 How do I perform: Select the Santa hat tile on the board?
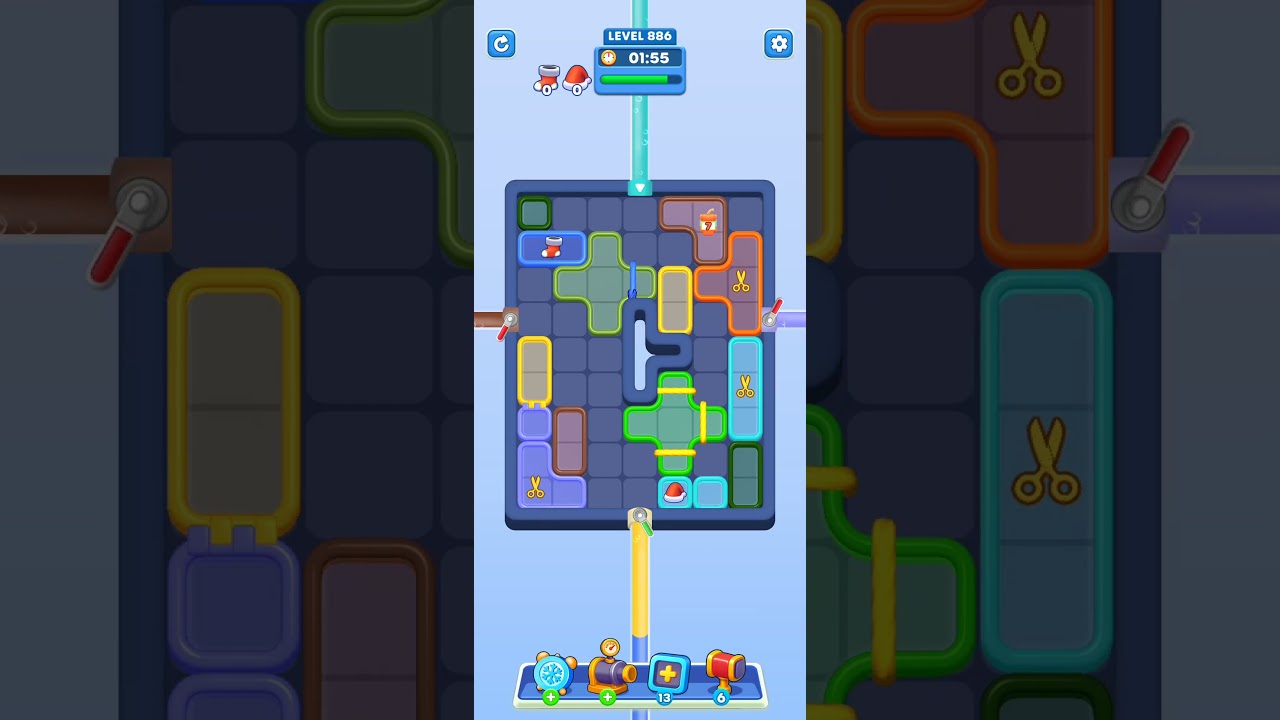click(674, 491)
